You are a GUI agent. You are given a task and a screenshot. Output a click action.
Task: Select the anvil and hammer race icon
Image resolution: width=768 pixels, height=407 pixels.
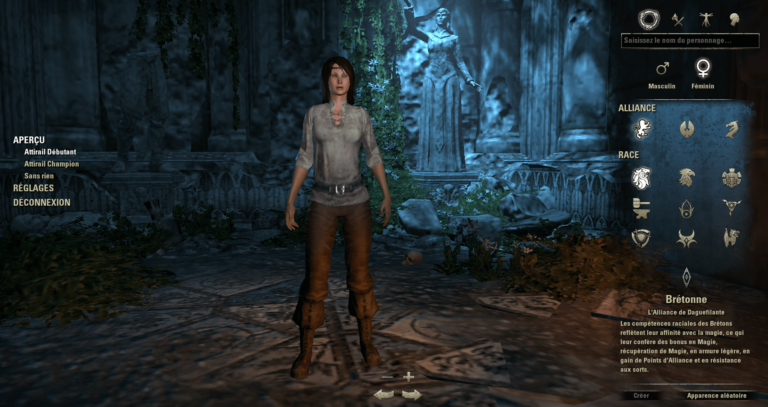640,207
